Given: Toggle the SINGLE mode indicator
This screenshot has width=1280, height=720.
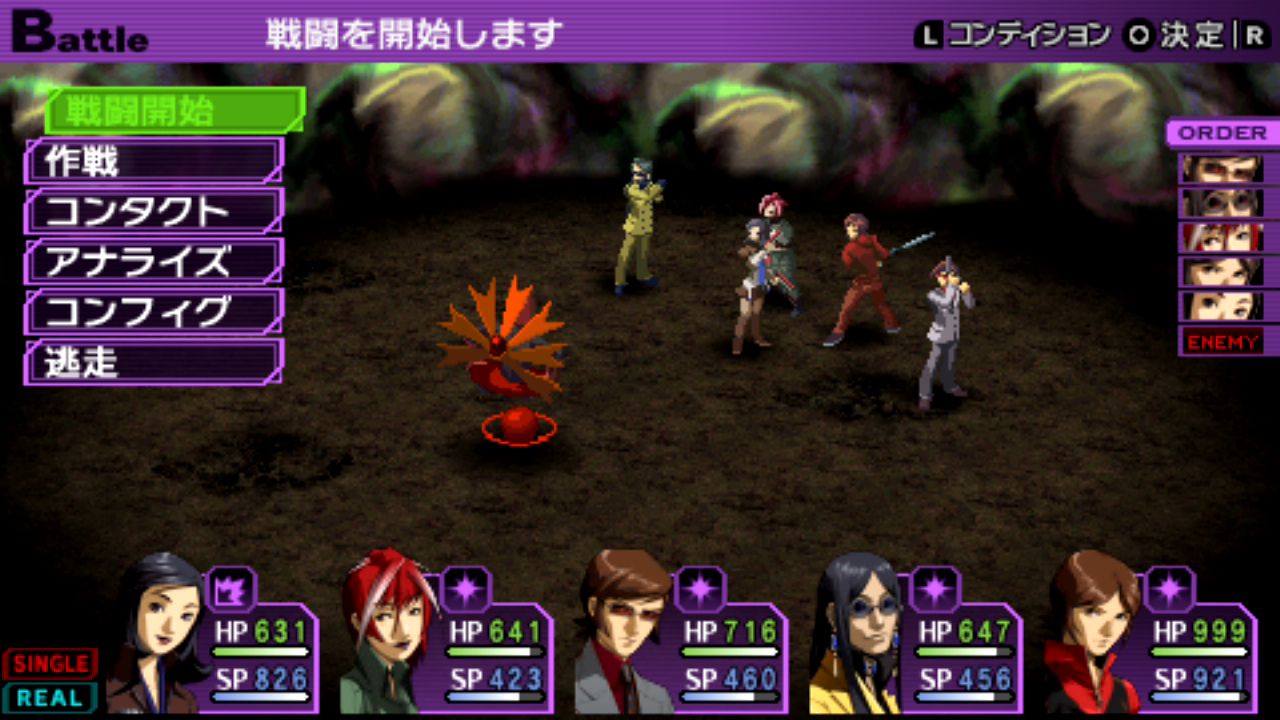Looking at the screenshot, I should [x=50, y=663].
